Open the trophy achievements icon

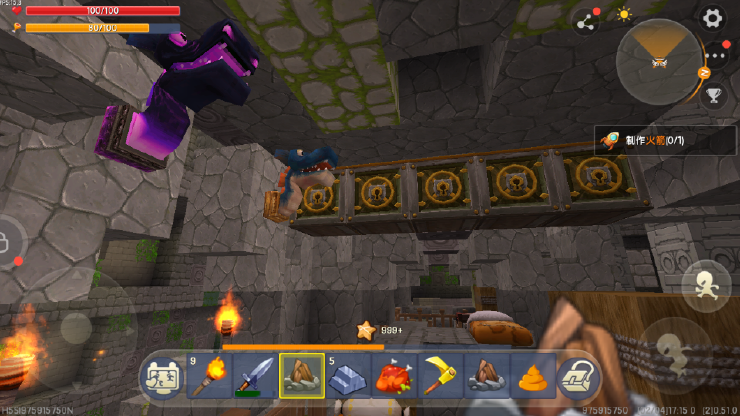[x=714, y=96]
